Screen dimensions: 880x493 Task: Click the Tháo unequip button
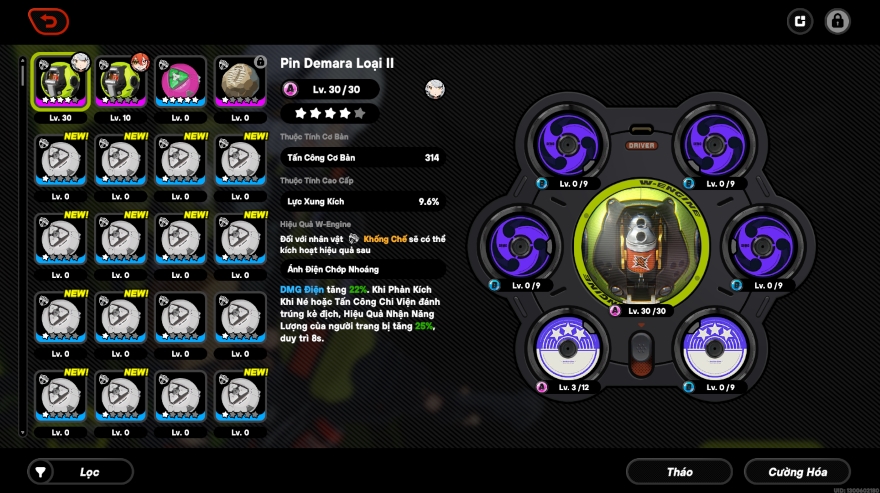pyautogui.click(x=679, y=471)
